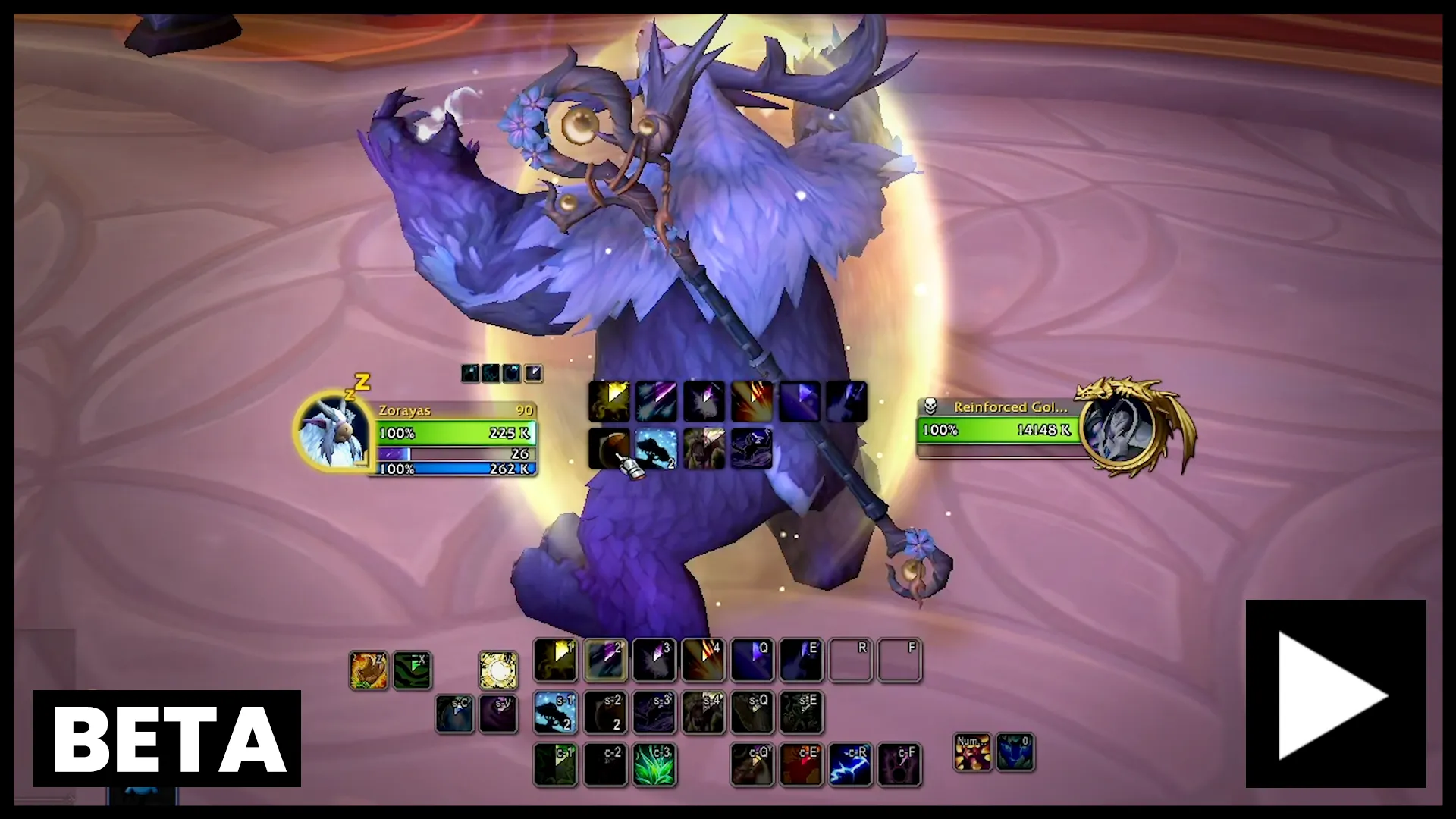The width and height of the screenshot is (1456, 819).
Task: Select the purple shard ability on key 3
Action: point(654,660)
